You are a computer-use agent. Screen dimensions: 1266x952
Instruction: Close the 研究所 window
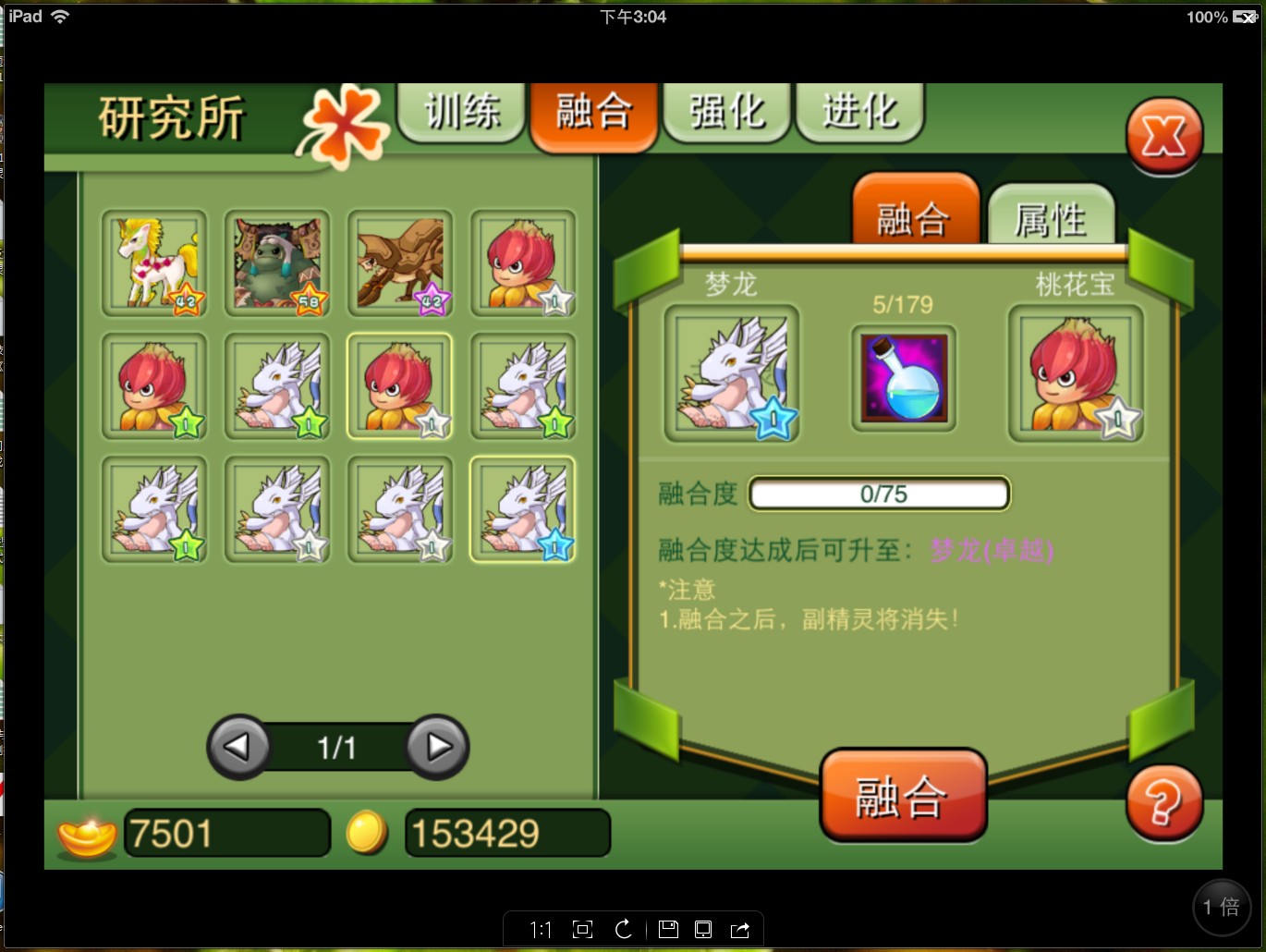pos(1163,138)
